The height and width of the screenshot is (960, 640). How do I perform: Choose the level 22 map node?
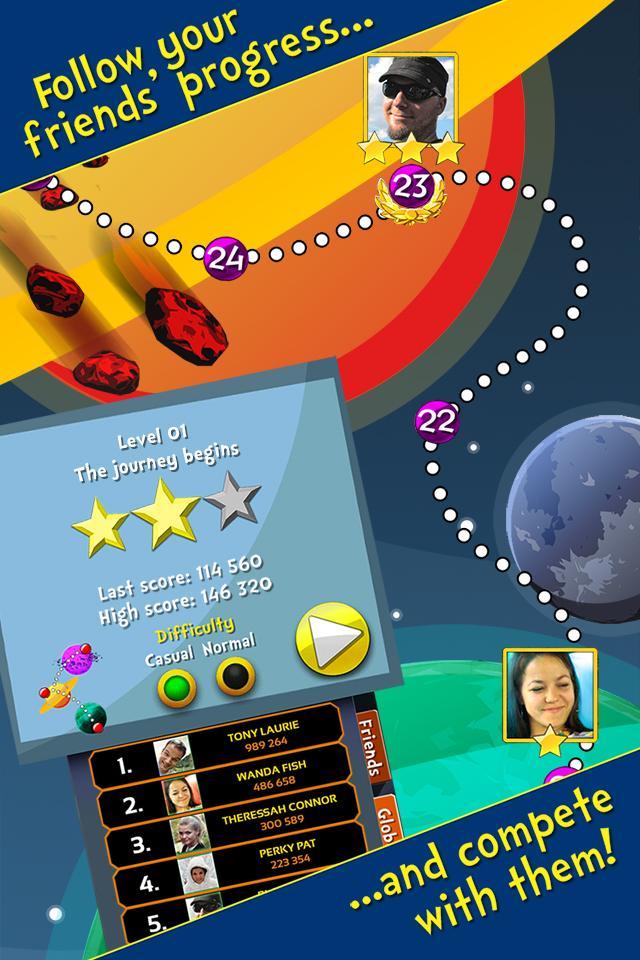435,421
